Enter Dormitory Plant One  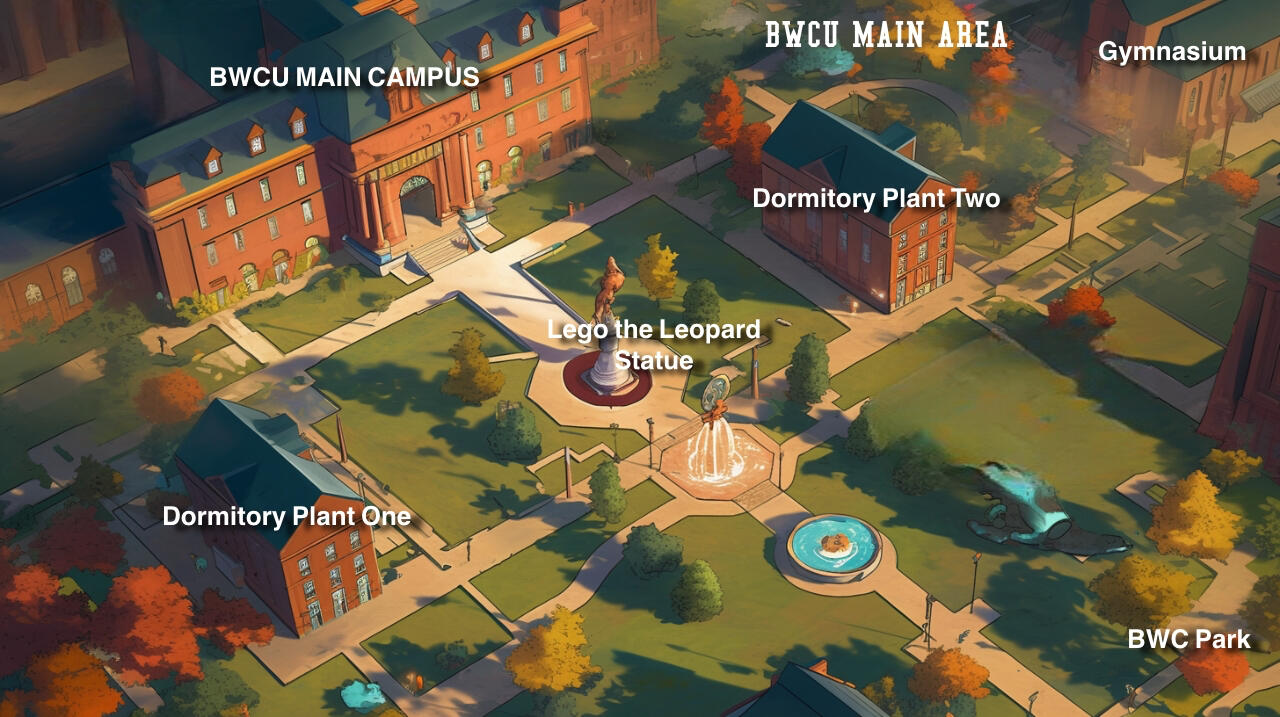pos(287,516)
